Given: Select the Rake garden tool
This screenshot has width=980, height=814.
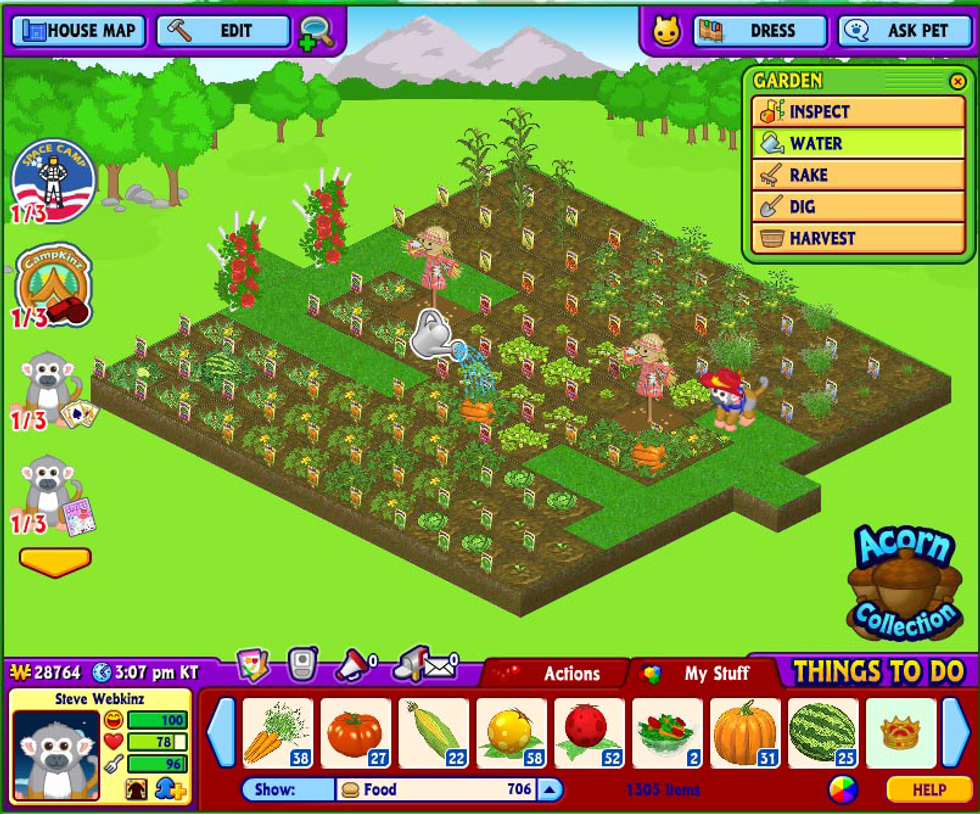Looking at the screenshot, I should [x=858, y=175].
